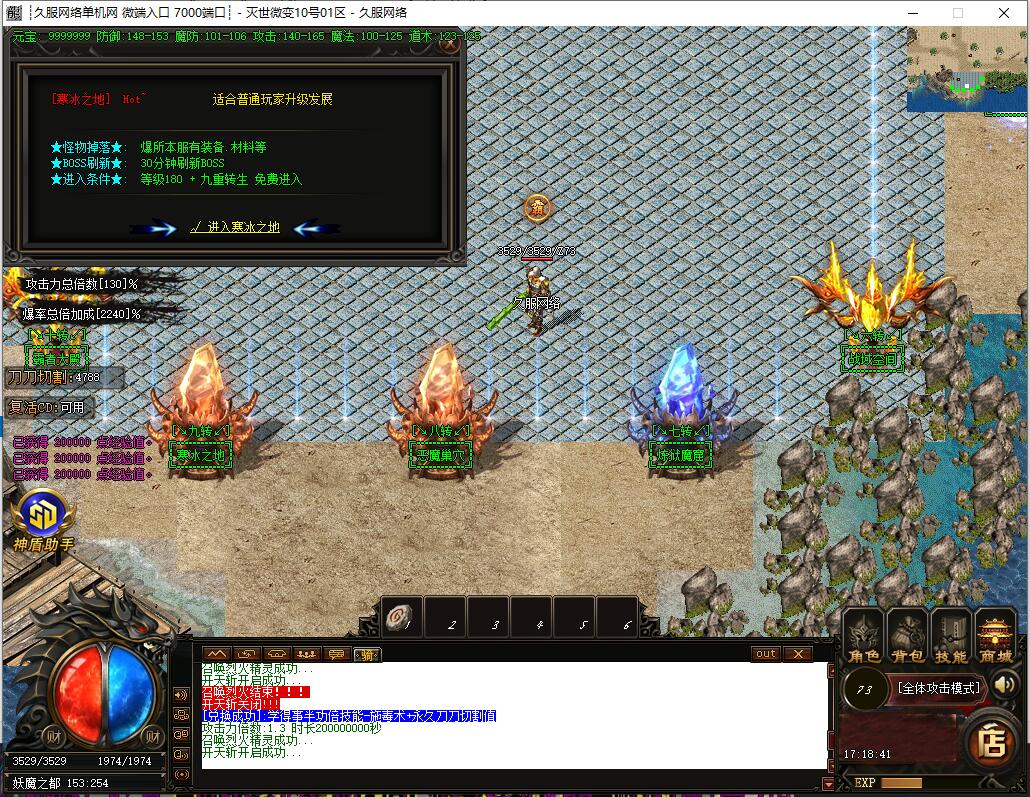Viewport: 1030px width, 797px height.
Task: Open the 商城 mall shop
Action: point(995,637)
